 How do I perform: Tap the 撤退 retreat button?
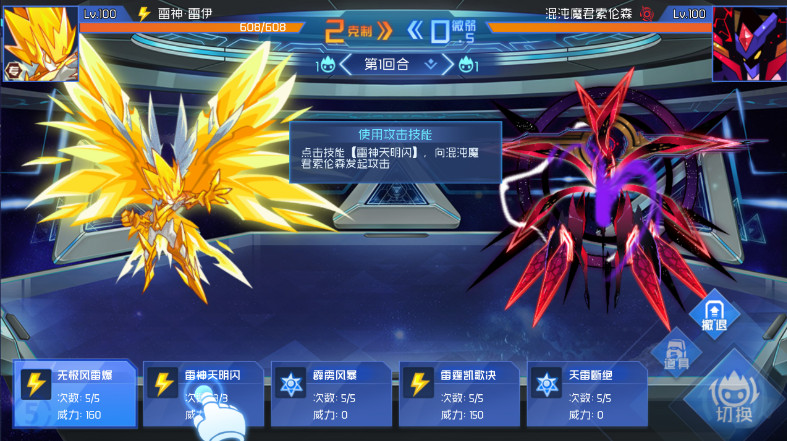[x=713, y=314]
